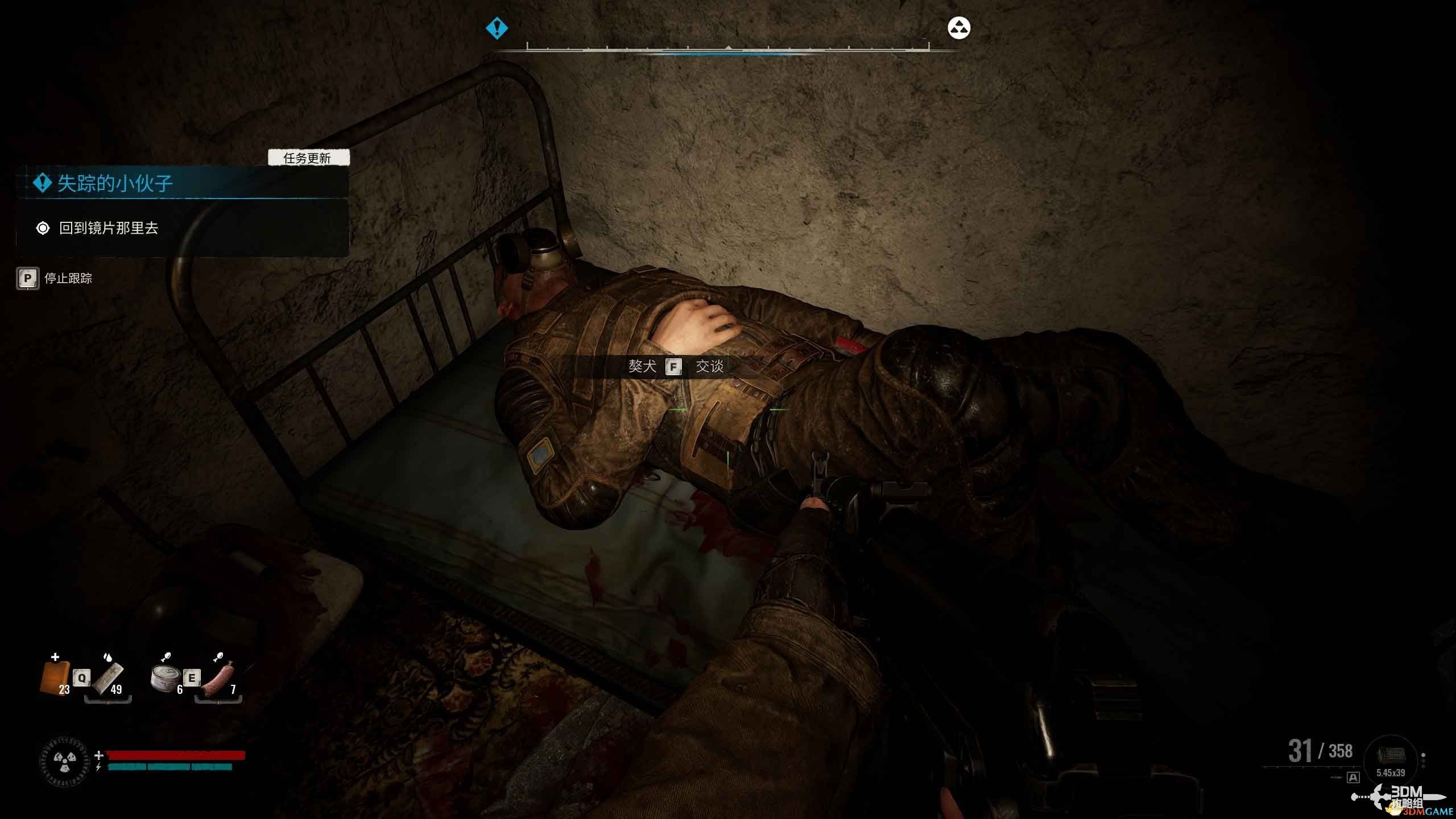Click the radiation indicator dial

[x=64, y=761]
